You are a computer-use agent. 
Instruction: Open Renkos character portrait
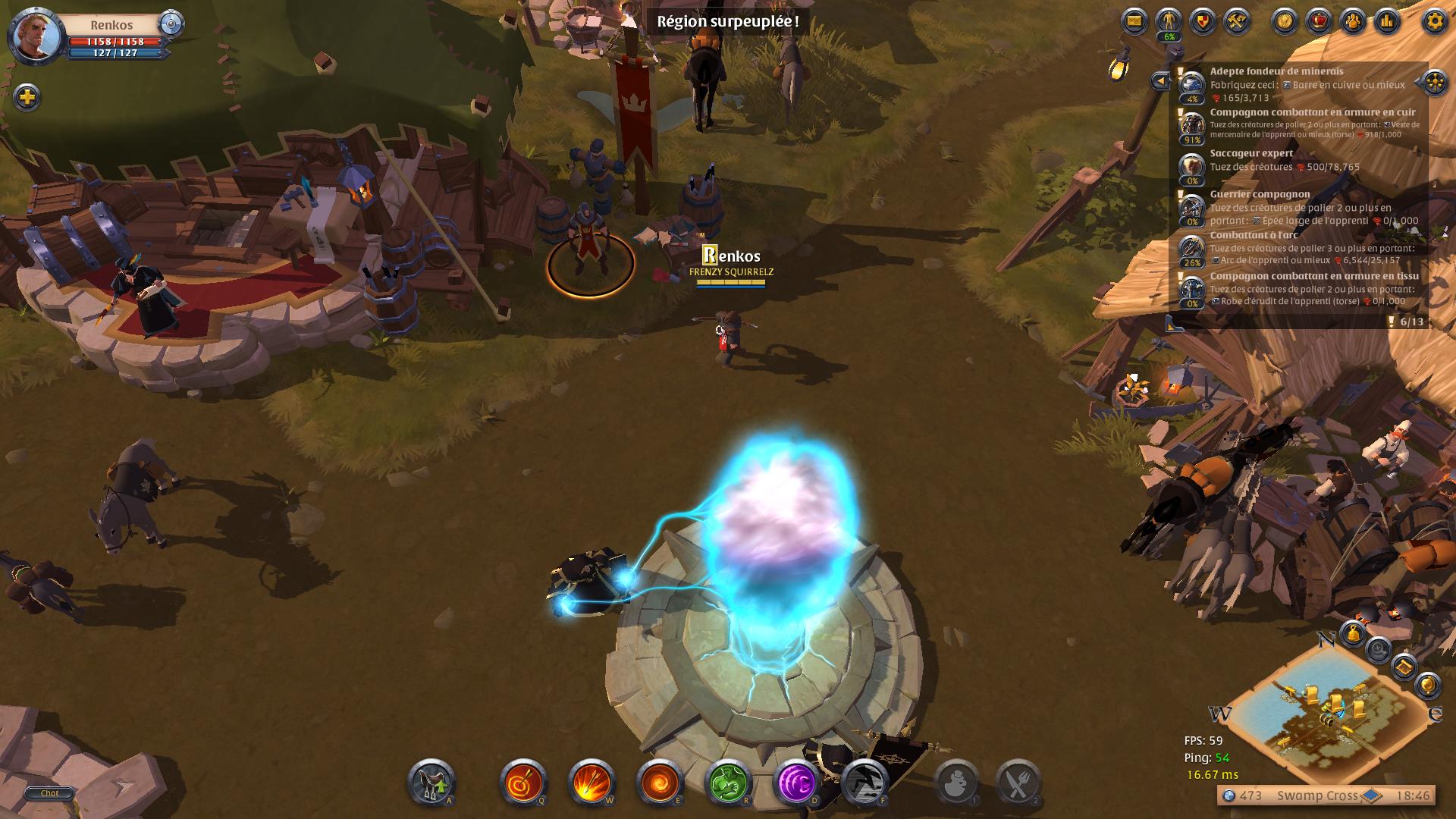click(36, 35)
